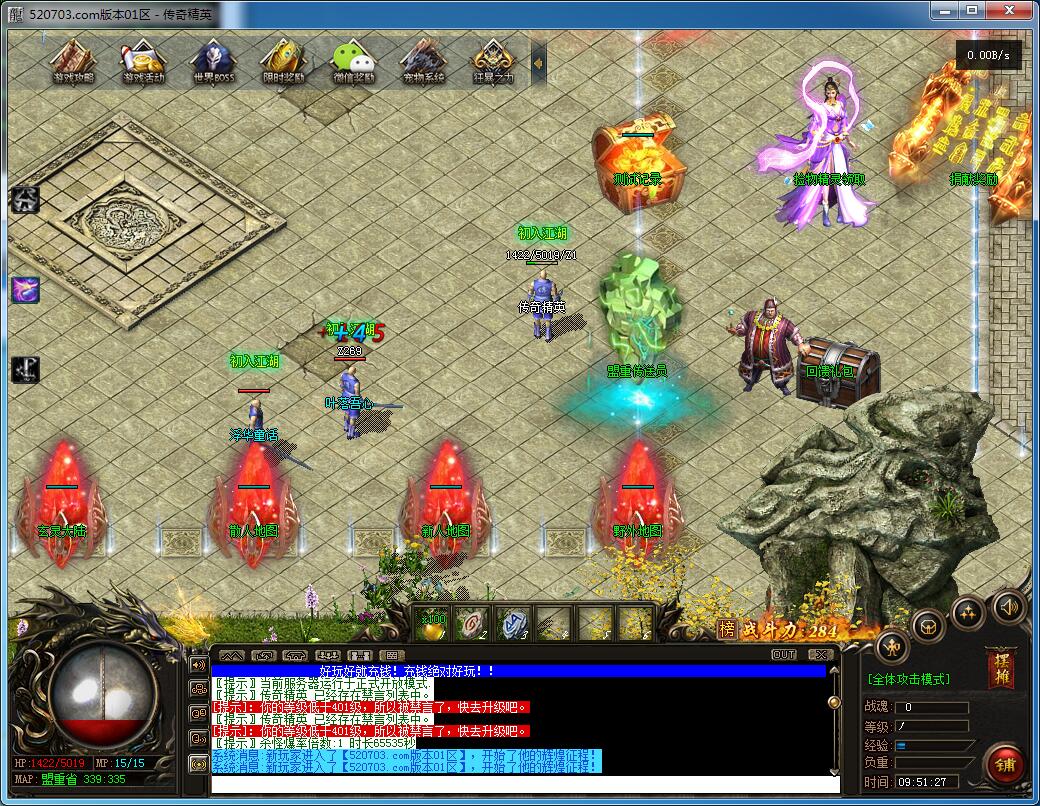
Task: Click the OUT button on the chat panel
Action: tap(784, 655)
